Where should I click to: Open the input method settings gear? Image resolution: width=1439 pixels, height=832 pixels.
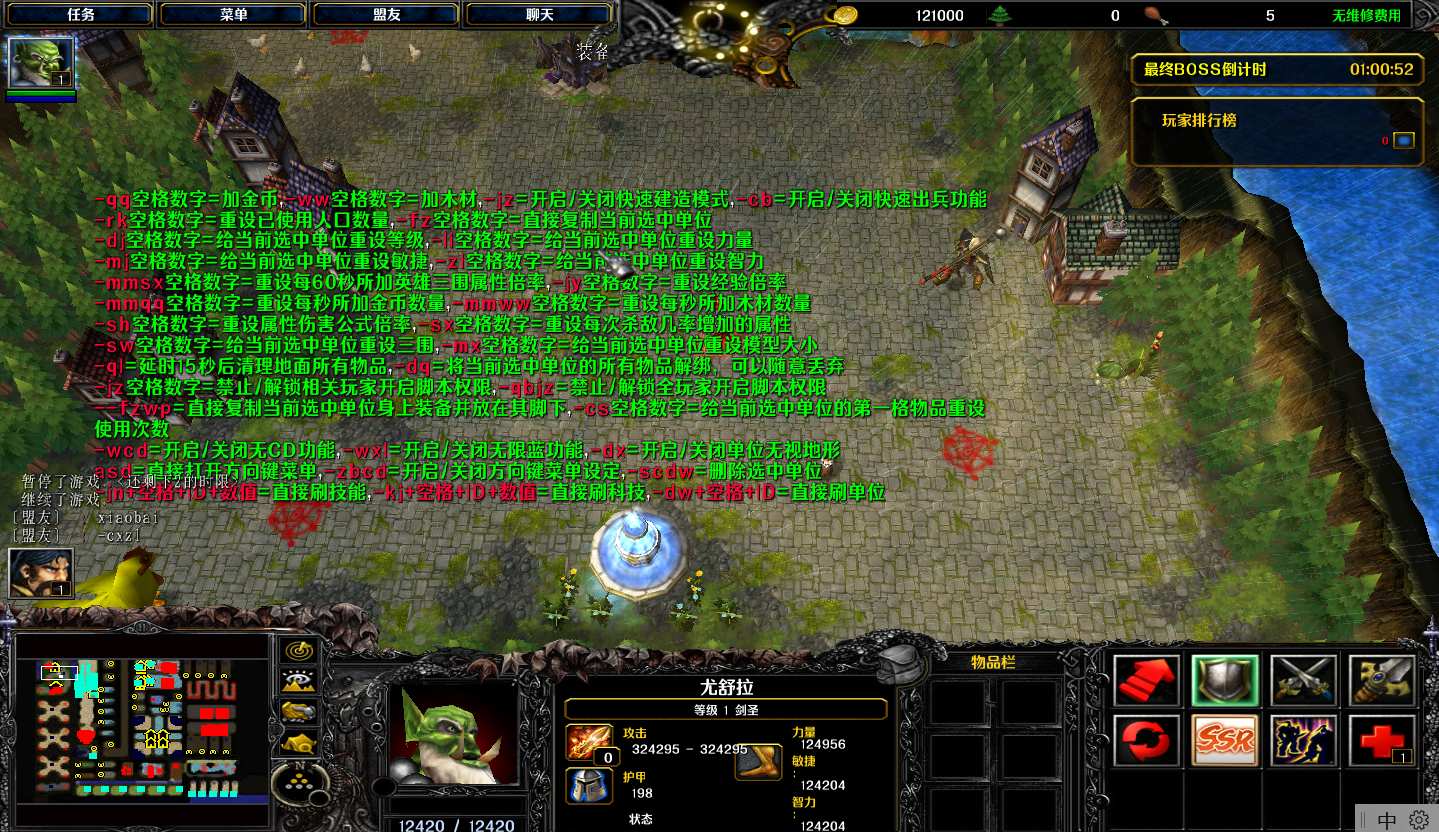point(1419,820)
